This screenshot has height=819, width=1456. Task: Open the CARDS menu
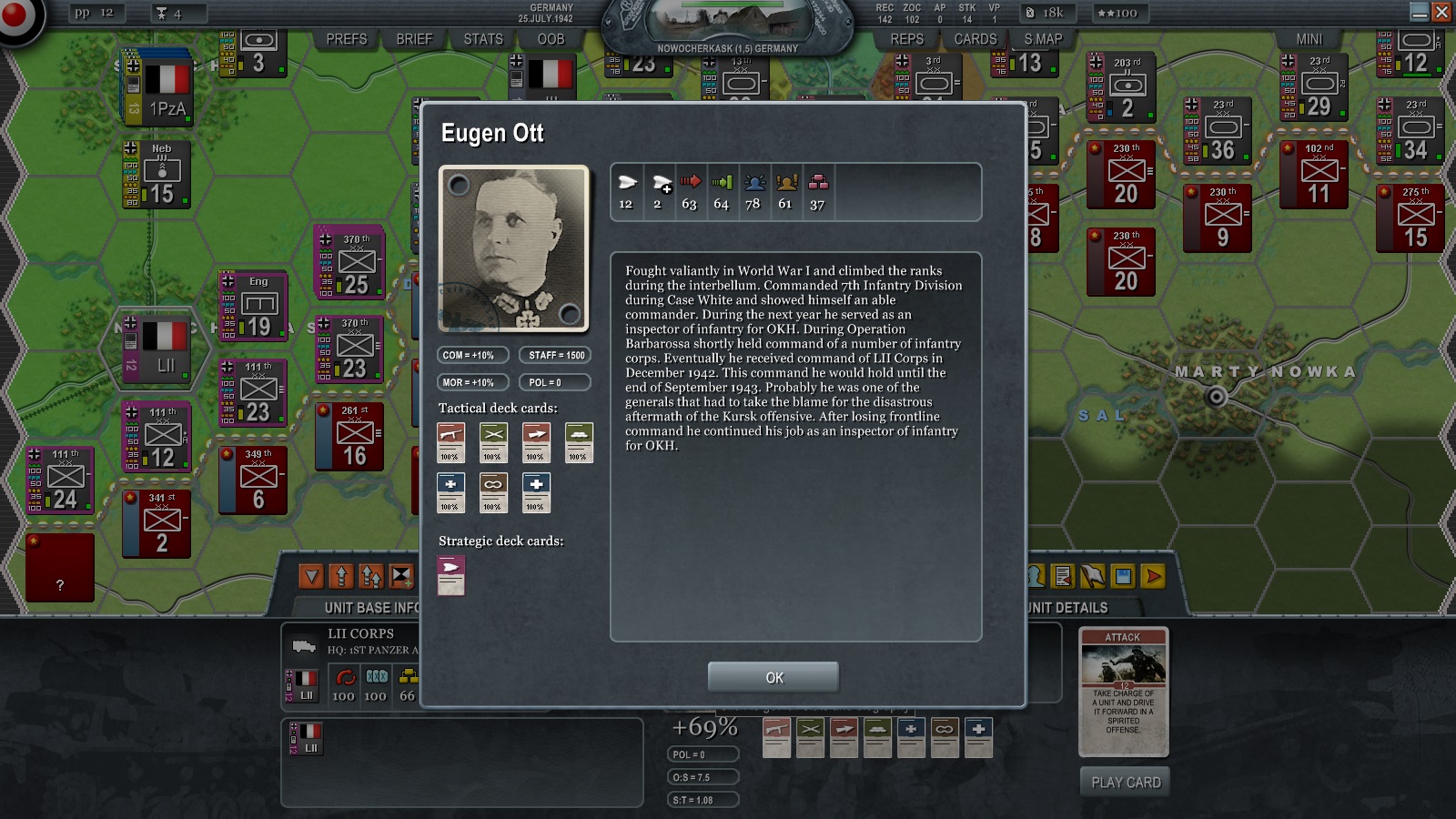pyautogui.click(x=976, y=39)
